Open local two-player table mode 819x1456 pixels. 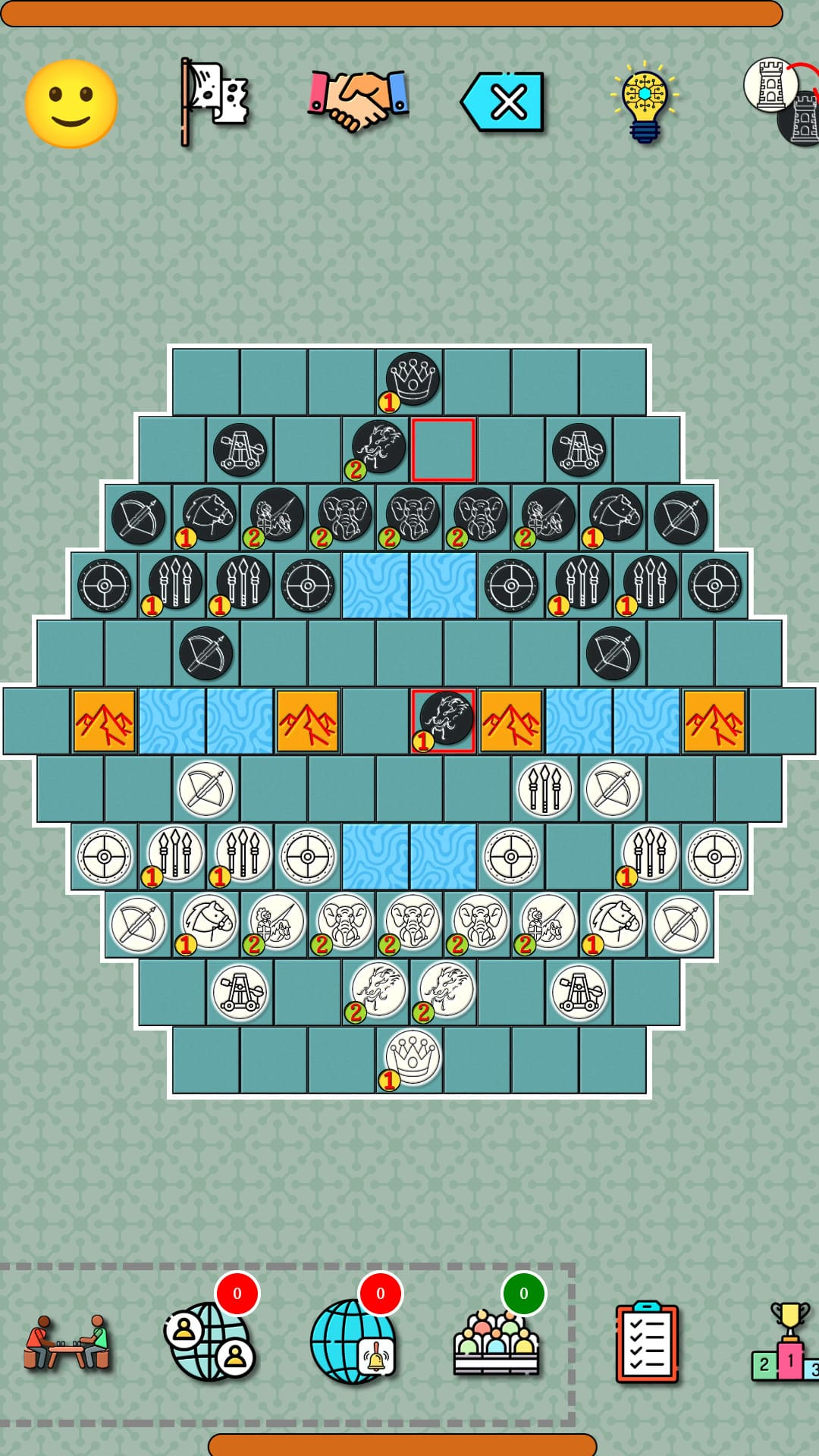[67, 1342]
